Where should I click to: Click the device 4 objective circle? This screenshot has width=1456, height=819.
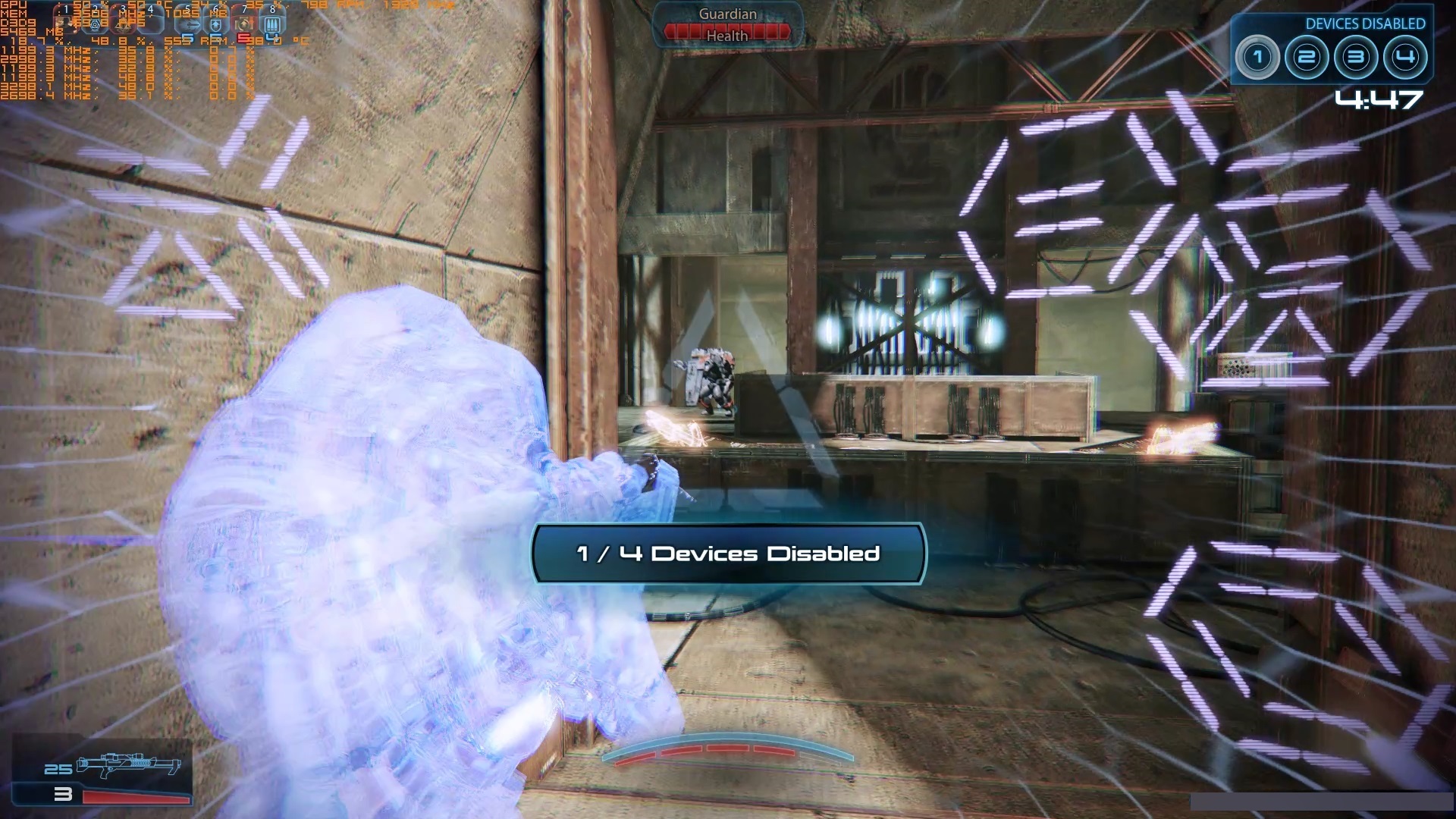pyautogui.click(x=1405, y=57)
